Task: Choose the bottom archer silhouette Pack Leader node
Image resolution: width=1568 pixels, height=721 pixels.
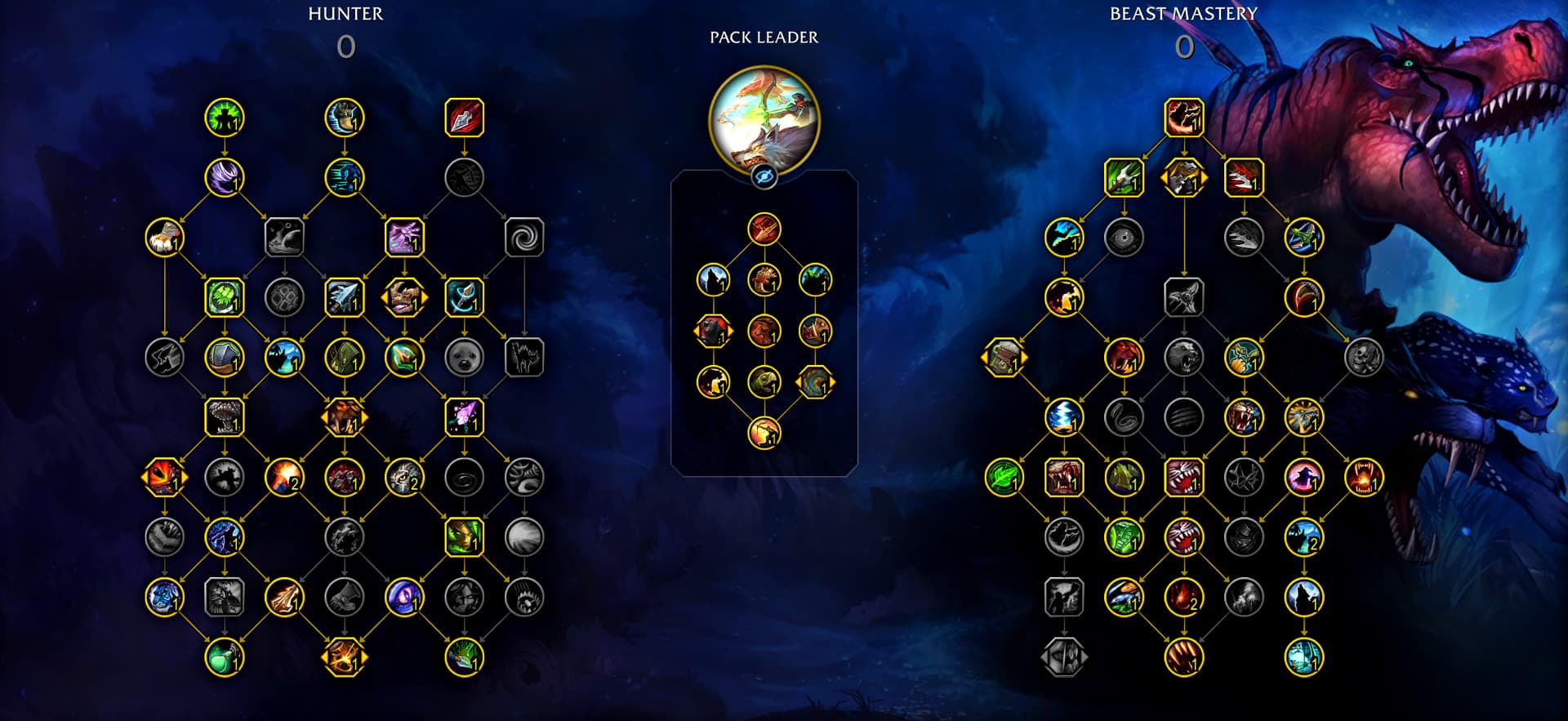Action: click(x=764, y=433)
